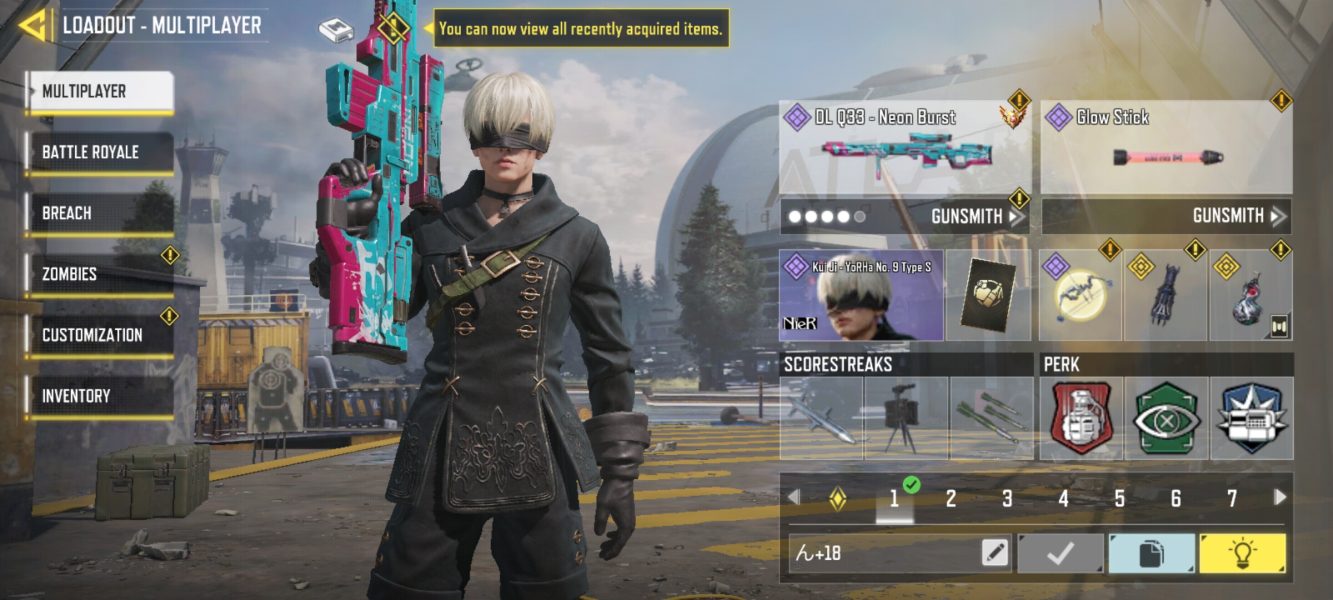Go back using the yellow arrow

[x=33, y=26]
